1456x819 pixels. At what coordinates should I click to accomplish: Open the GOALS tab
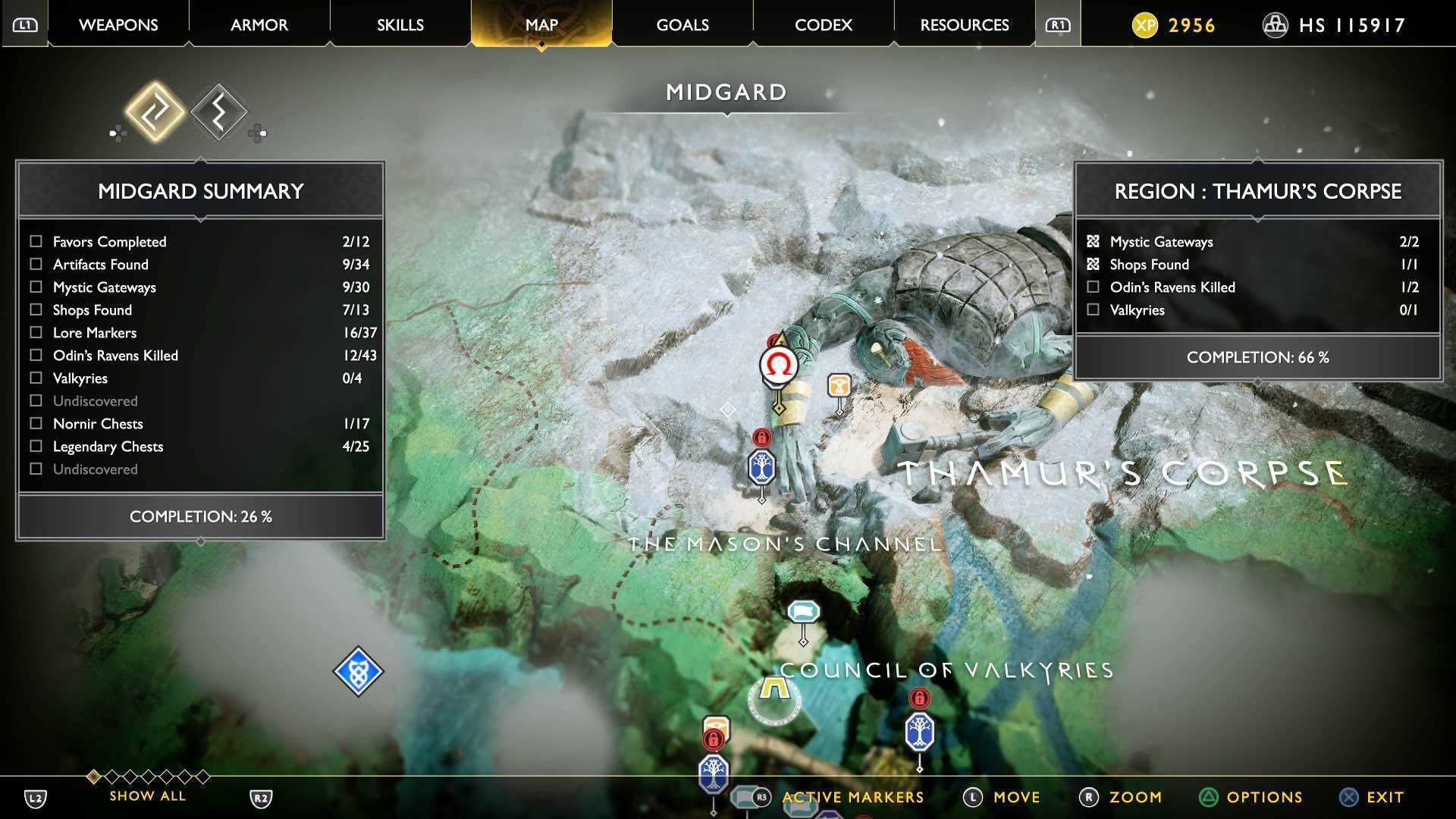coord(682,25)
